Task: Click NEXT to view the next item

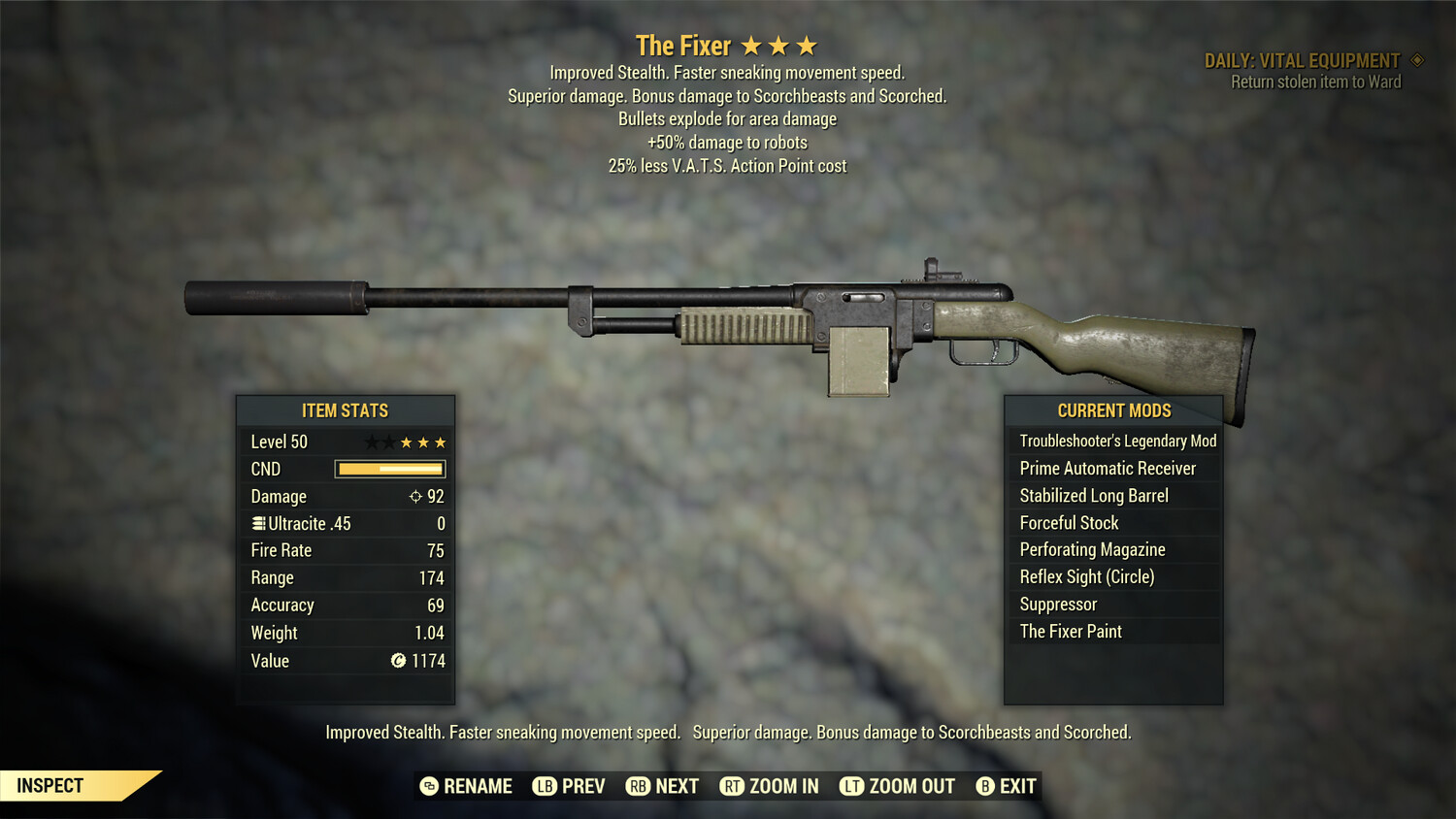Action: tap(679, 786)
